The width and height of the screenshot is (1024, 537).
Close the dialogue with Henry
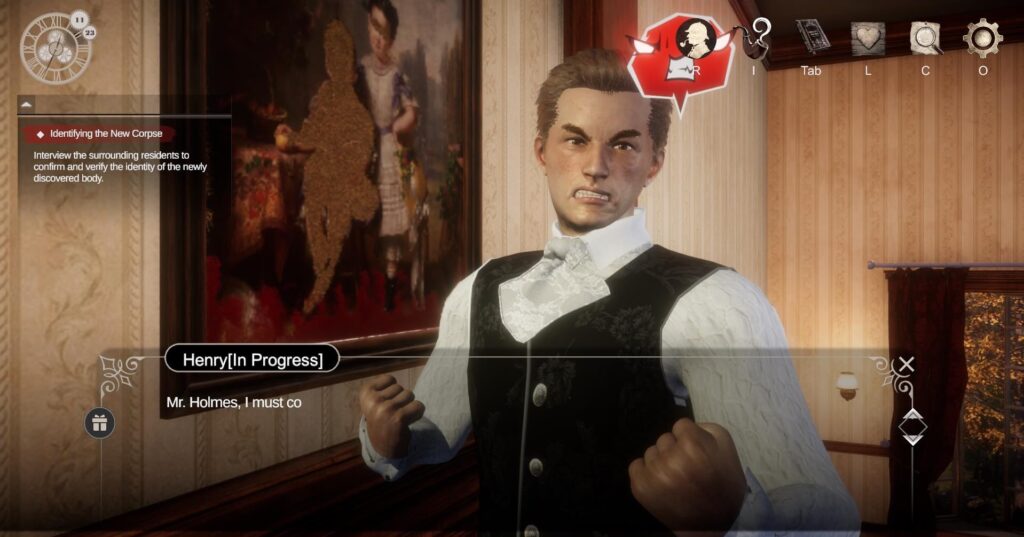pos(906,364)
